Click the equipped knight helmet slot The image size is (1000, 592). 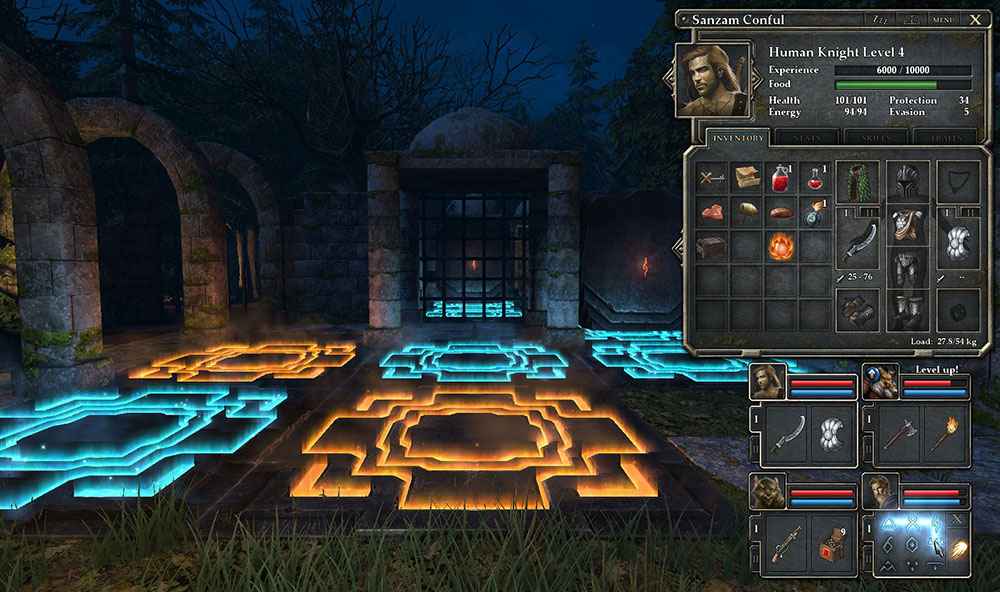(x=907, y=180)
